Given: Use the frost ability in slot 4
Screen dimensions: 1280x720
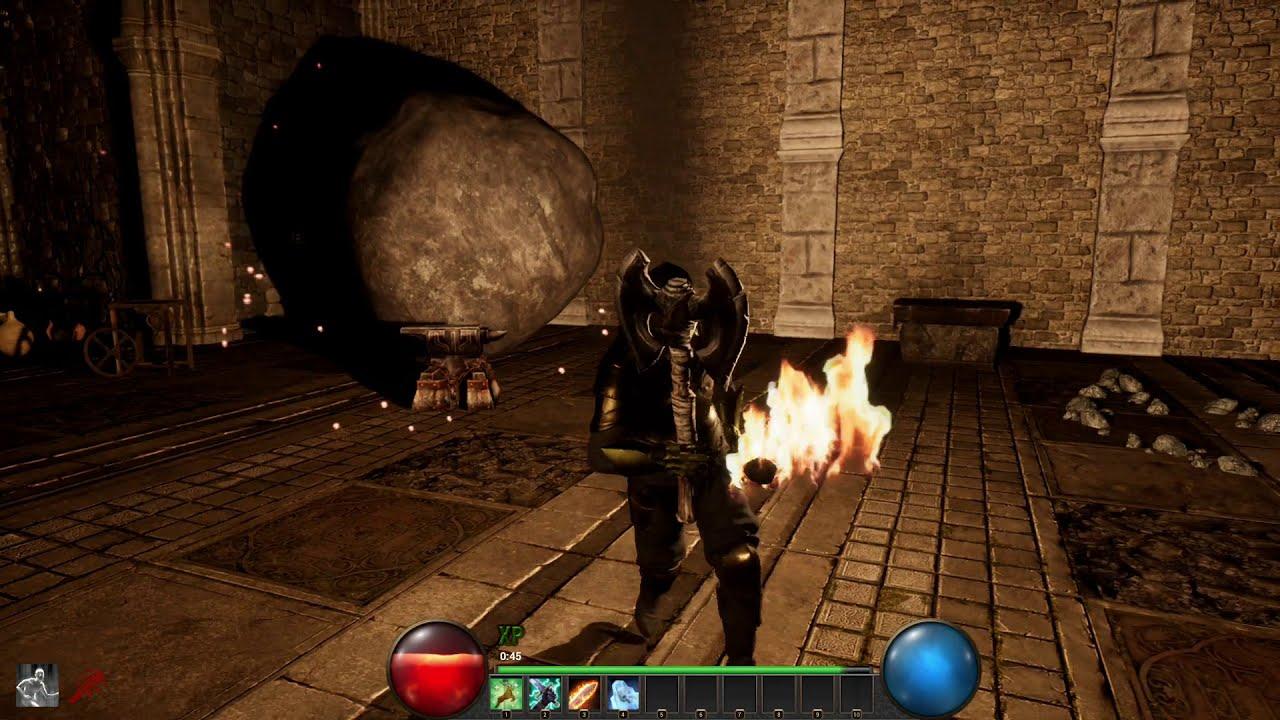Looking at the screenshot, I should pyautogui.click(x=623, y=692).
